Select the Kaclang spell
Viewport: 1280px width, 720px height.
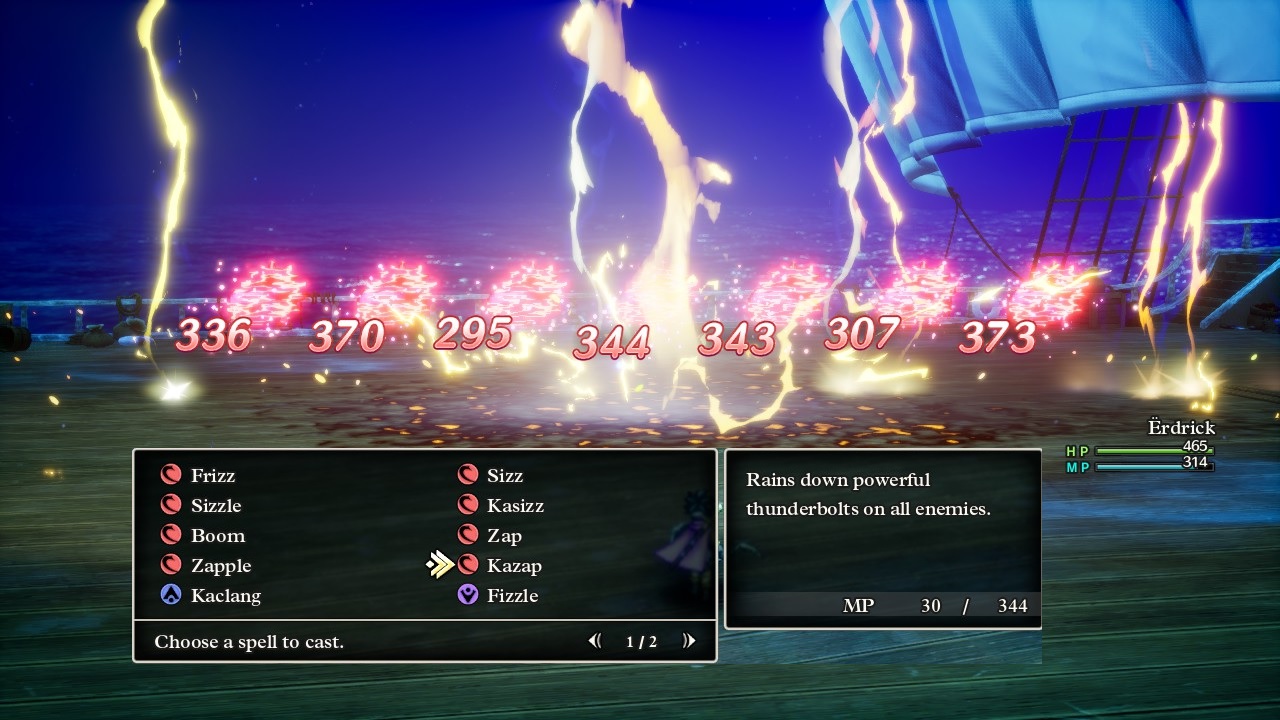click(225, 596)
